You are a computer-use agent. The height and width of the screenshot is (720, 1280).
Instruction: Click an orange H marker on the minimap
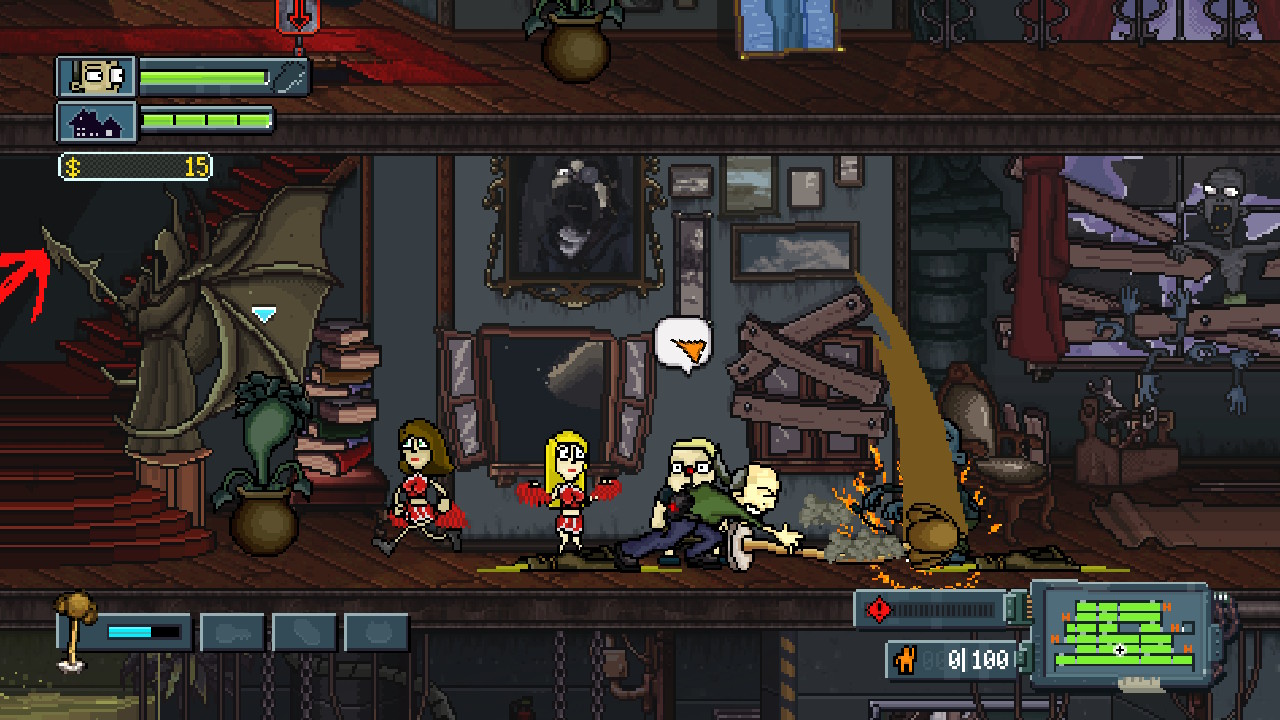1166,605
